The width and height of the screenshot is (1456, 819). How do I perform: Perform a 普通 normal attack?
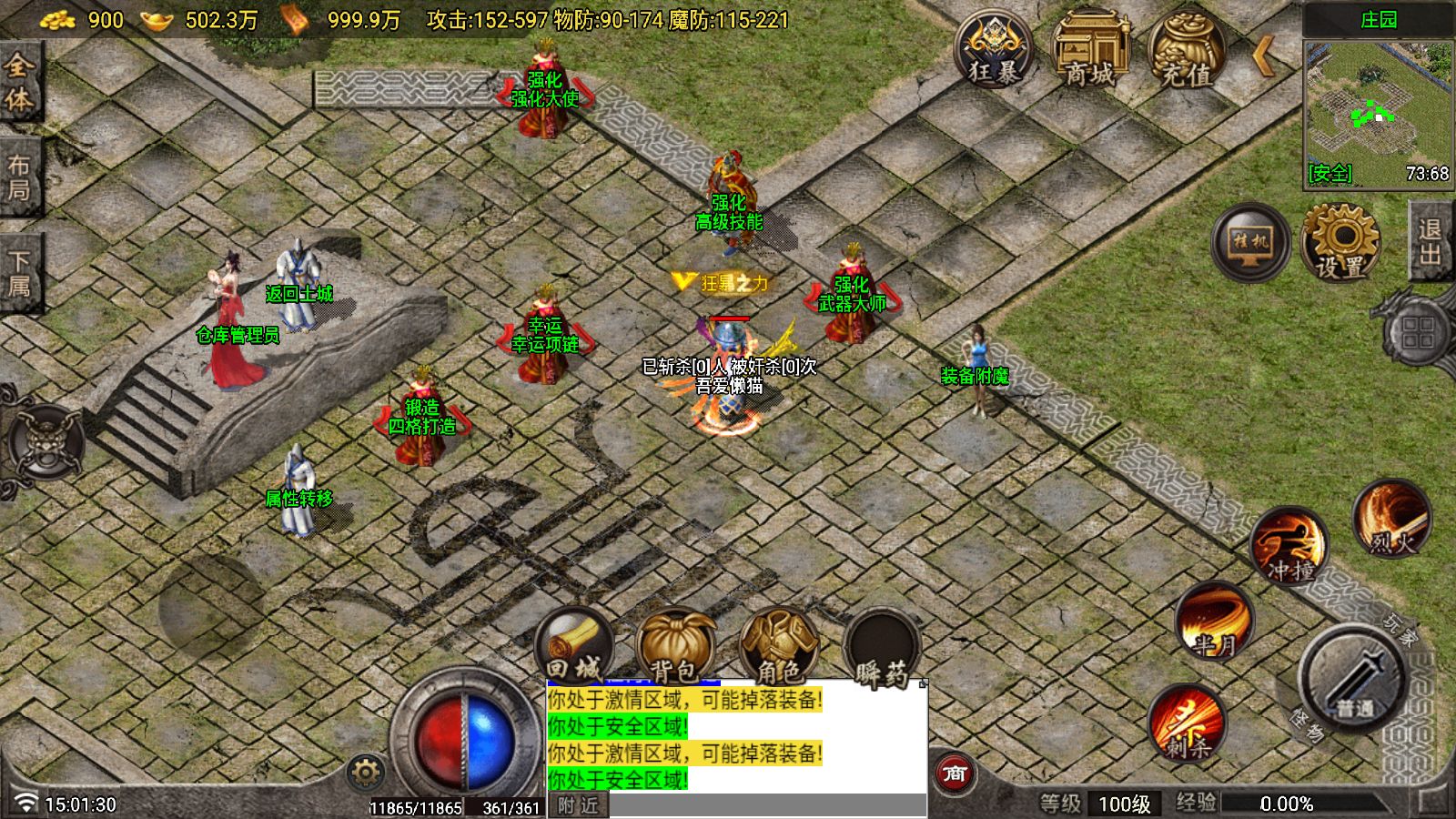tap(1351, 678)
